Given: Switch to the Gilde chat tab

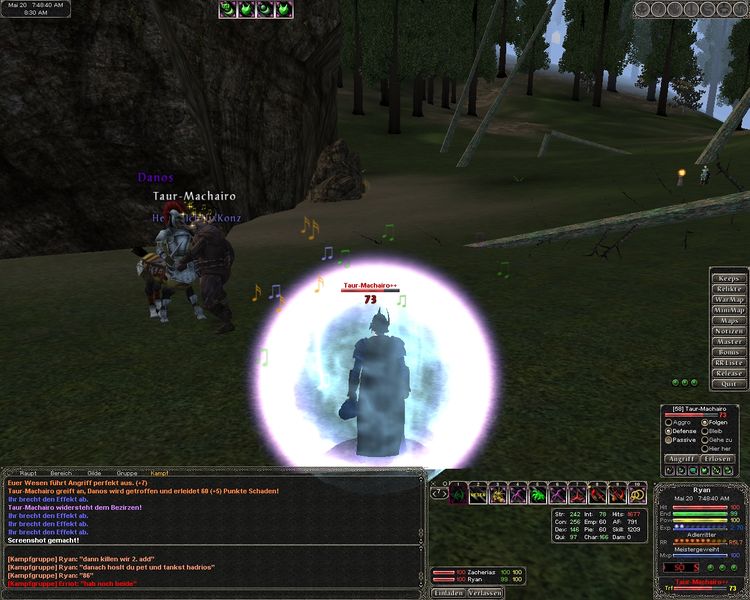Looking at the screenshot, I should pyautogui.click(x=94, y=472).
